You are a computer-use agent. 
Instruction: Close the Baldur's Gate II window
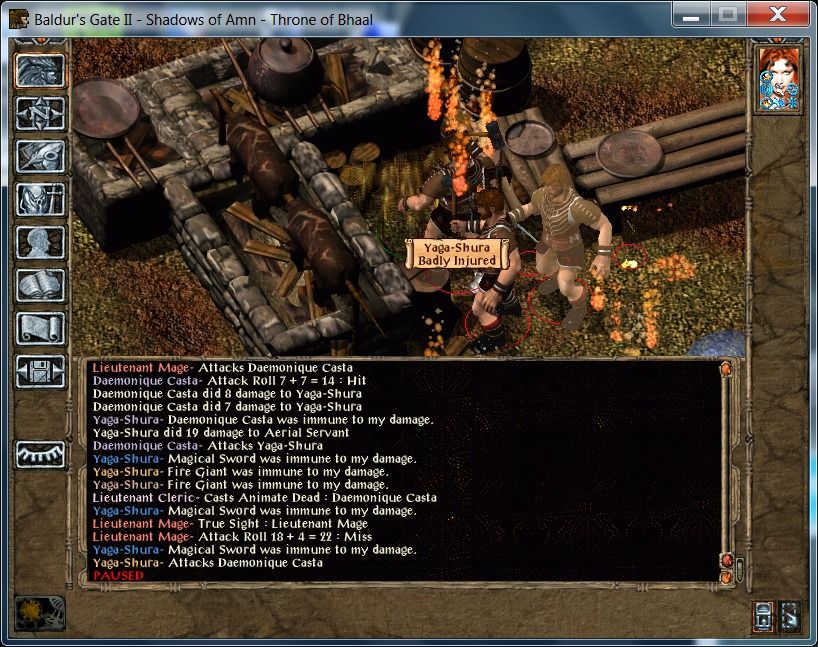click(782, 14)
